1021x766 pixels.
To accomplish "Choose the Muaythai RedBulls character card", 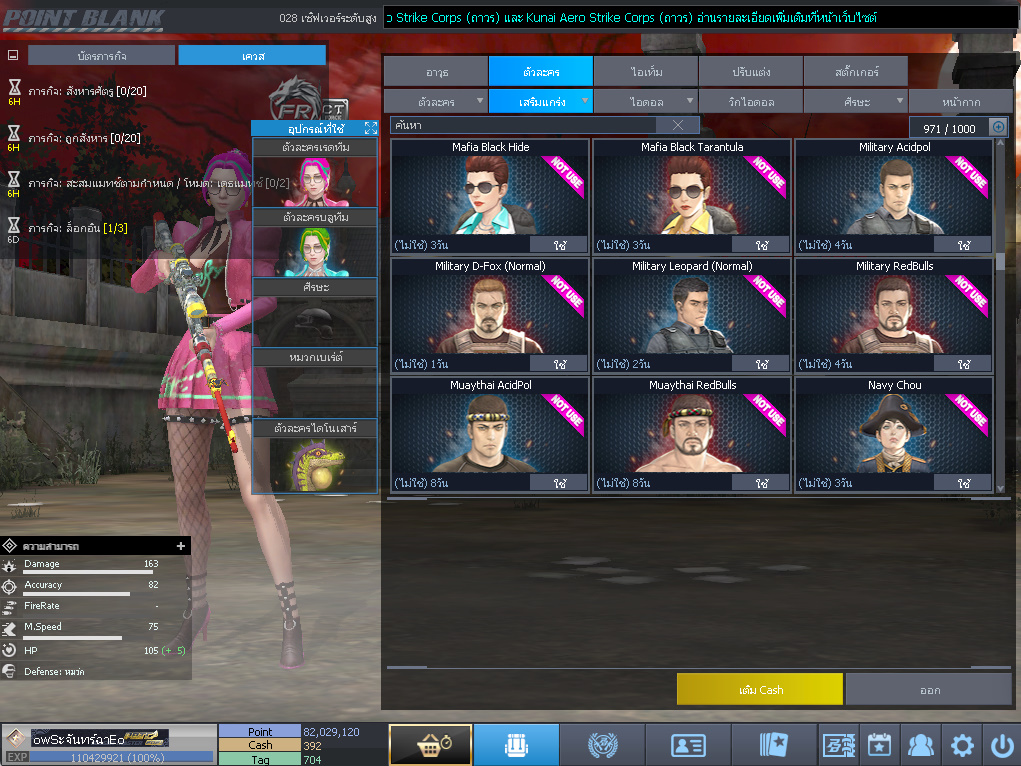I will (692, 433).
